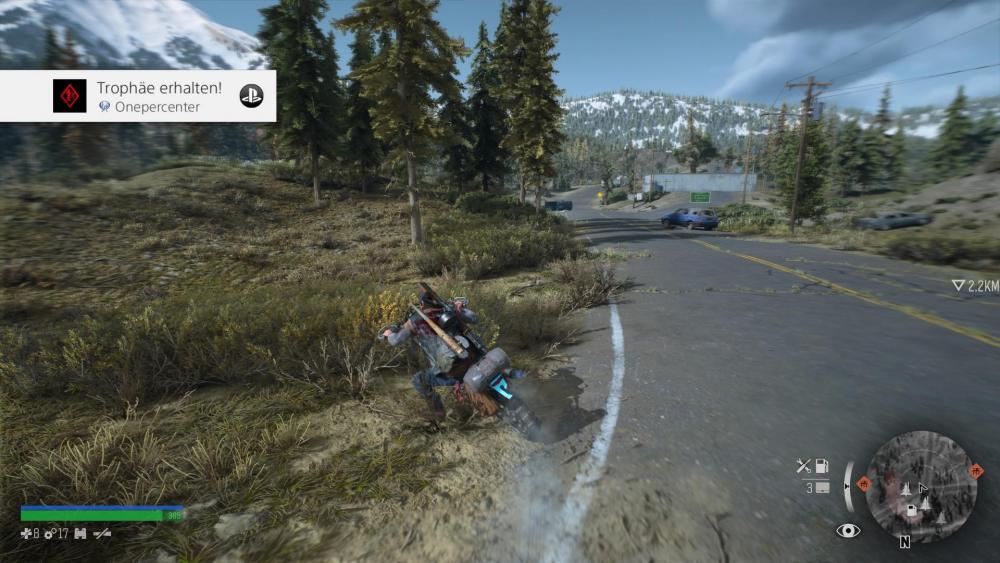Image resolution: width=1000 pixels, height=563 pixels.
Task: Click the red diamond marker on minimap's left edge
Action: pos(863,483)
